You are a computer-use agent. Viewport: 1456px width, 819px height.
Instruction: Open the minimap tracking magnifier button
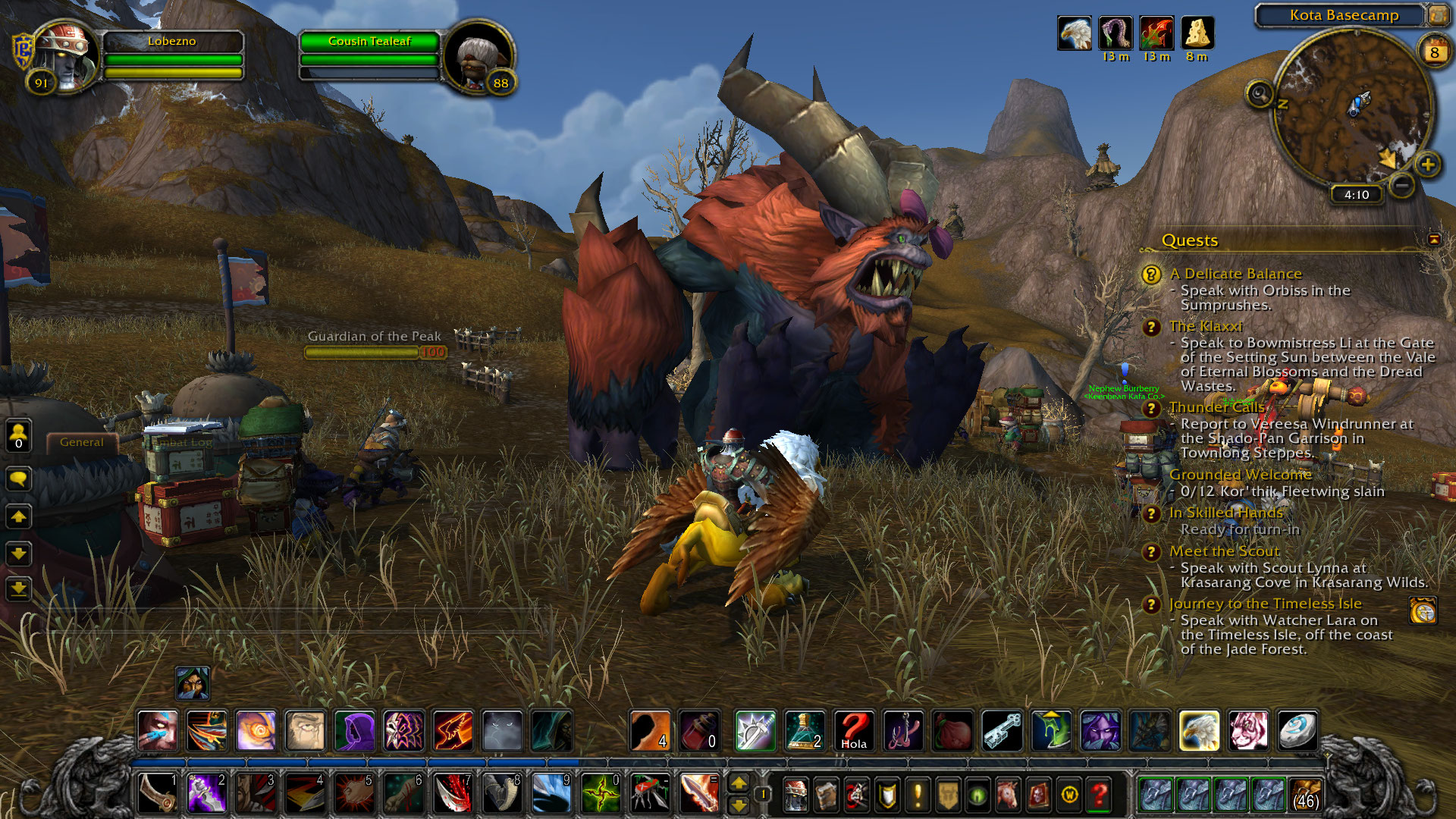pos(1260,95)
